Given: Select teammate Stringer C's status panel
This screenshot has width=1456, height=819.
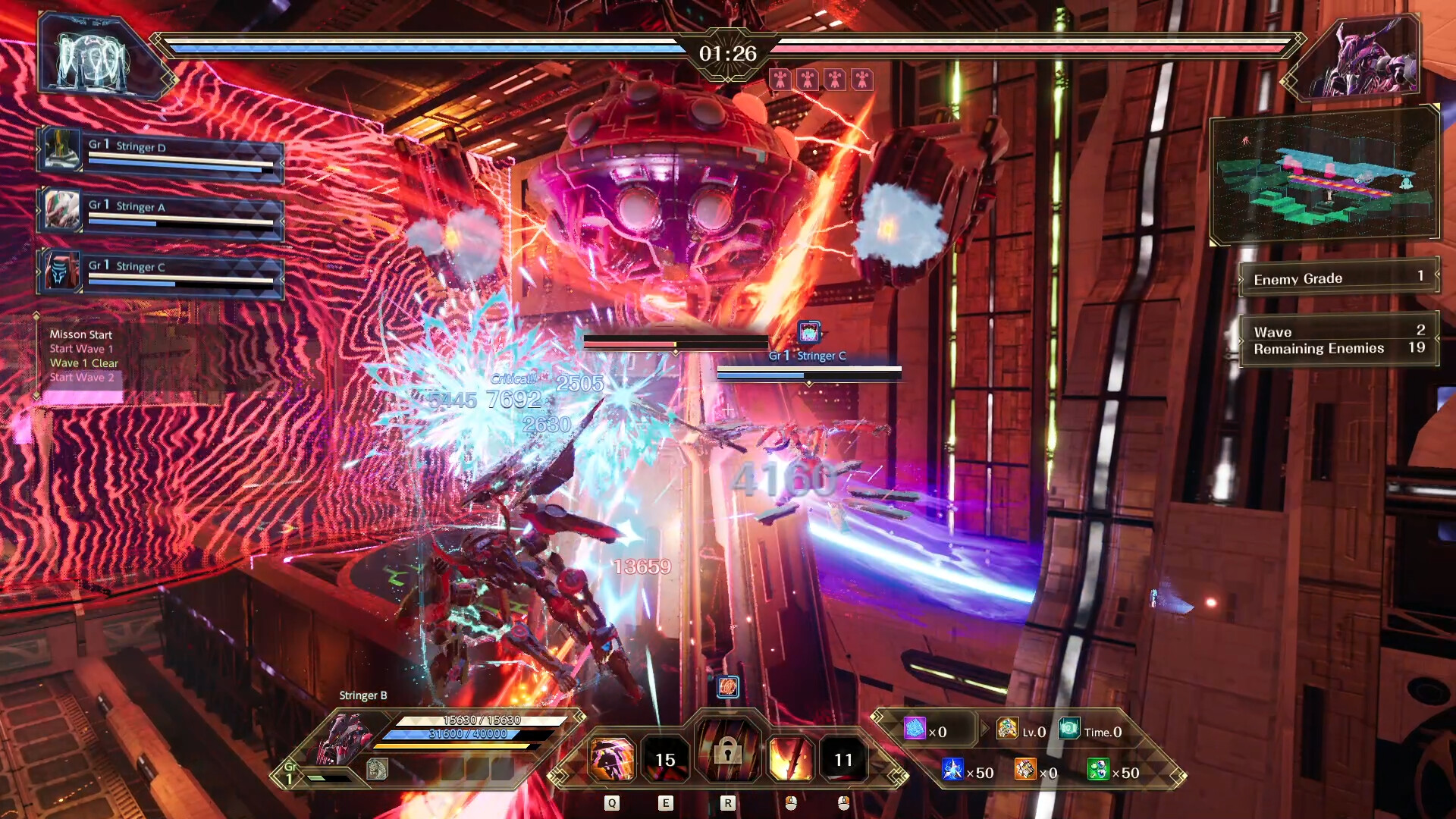Looking at the screenshot, I should click(x=161, y=275).
